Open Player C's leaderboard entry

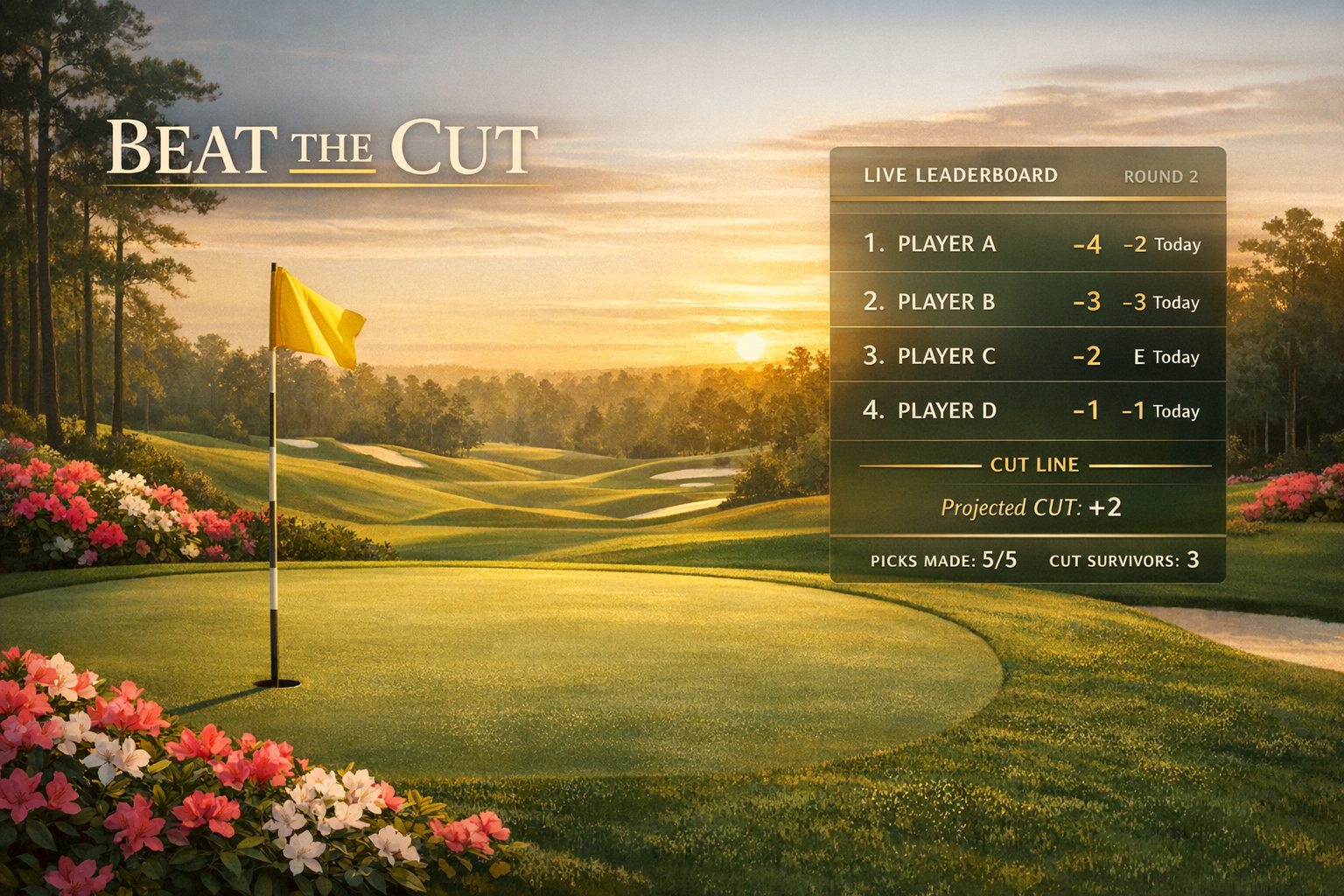click(x=1027, y=356)
